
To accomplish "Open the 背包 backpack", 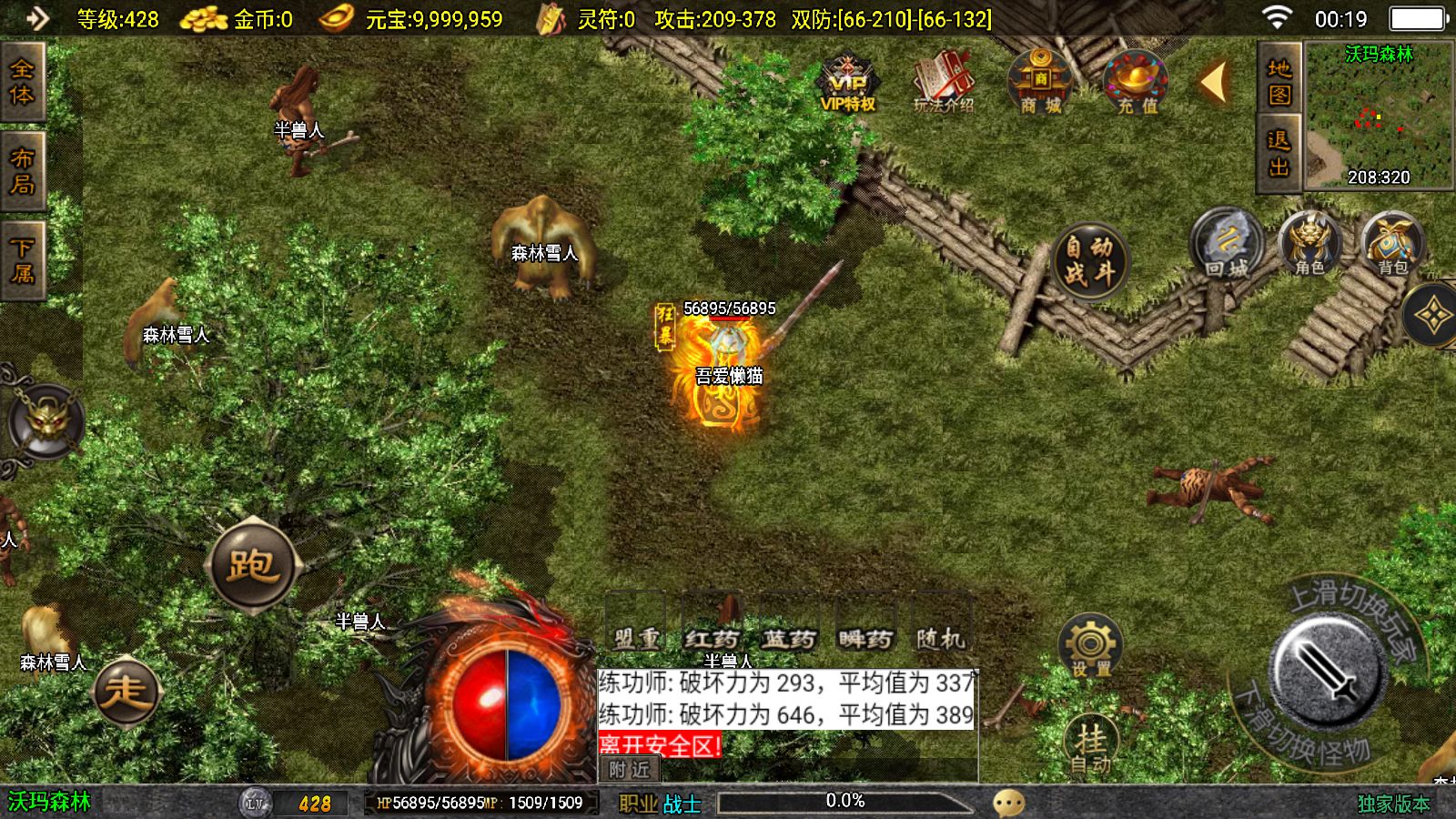I will pos(1392,244).
